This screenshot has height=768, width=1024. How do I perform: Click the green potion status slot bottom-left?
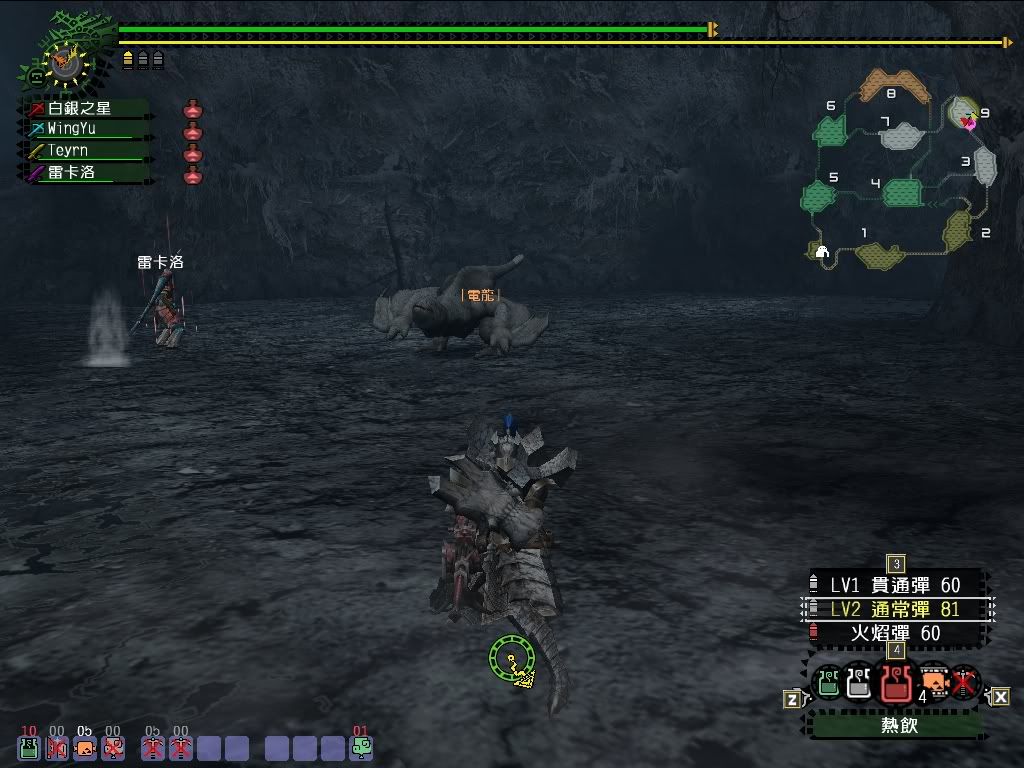coord(29,747)
